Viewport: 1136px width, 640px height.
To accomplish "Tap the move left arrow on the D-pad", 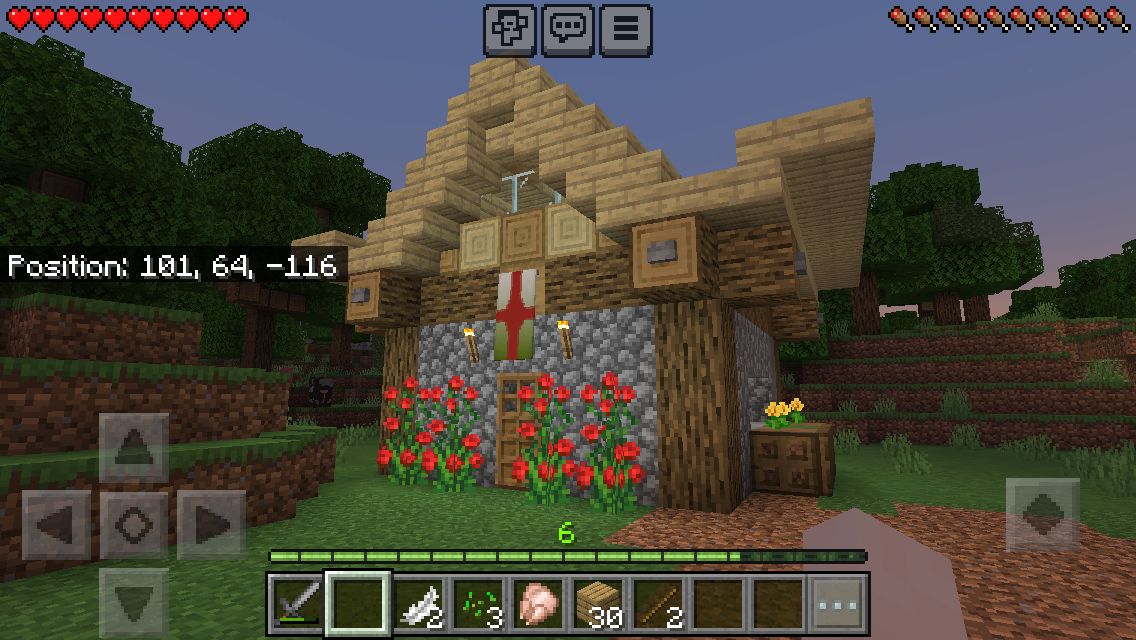I will (56, 524).
